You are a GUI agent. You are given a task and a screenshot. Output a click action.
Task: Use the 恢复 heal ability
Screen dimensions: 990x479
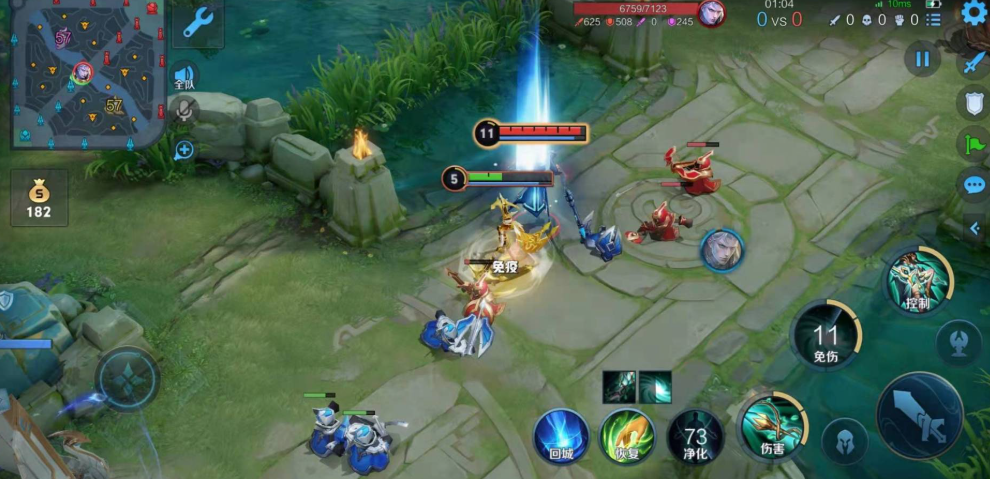pos(627,436)
